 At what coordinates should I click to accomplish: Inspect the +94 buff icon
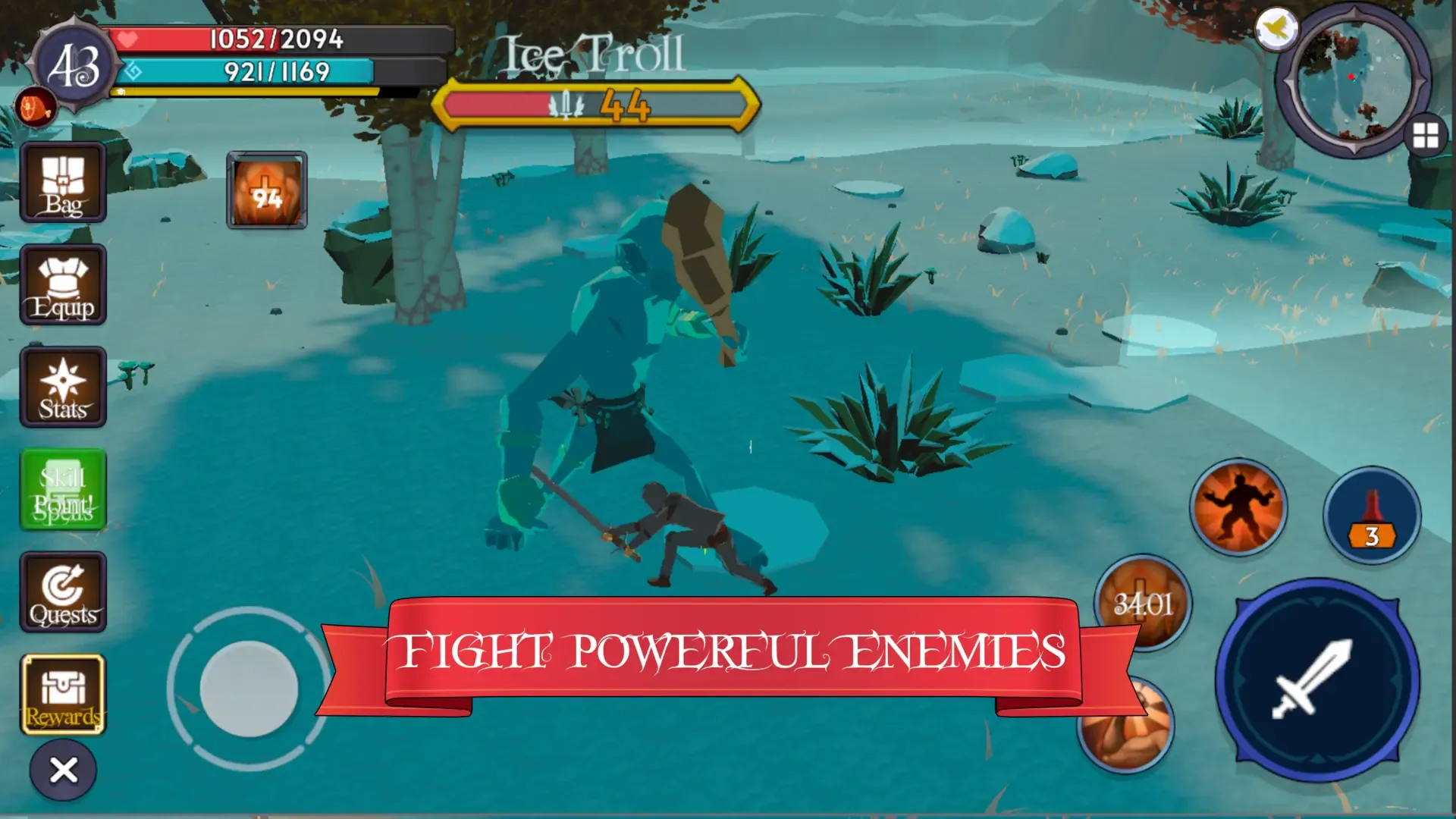[x=266, y=188]
